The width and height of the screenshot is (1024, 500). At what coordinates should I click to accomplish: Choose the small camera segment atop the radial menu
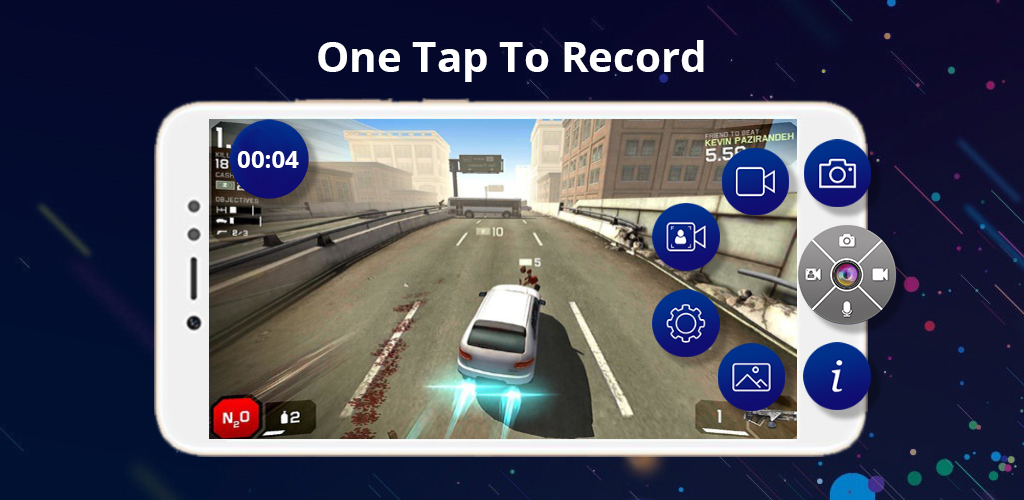tap(847, 241)
